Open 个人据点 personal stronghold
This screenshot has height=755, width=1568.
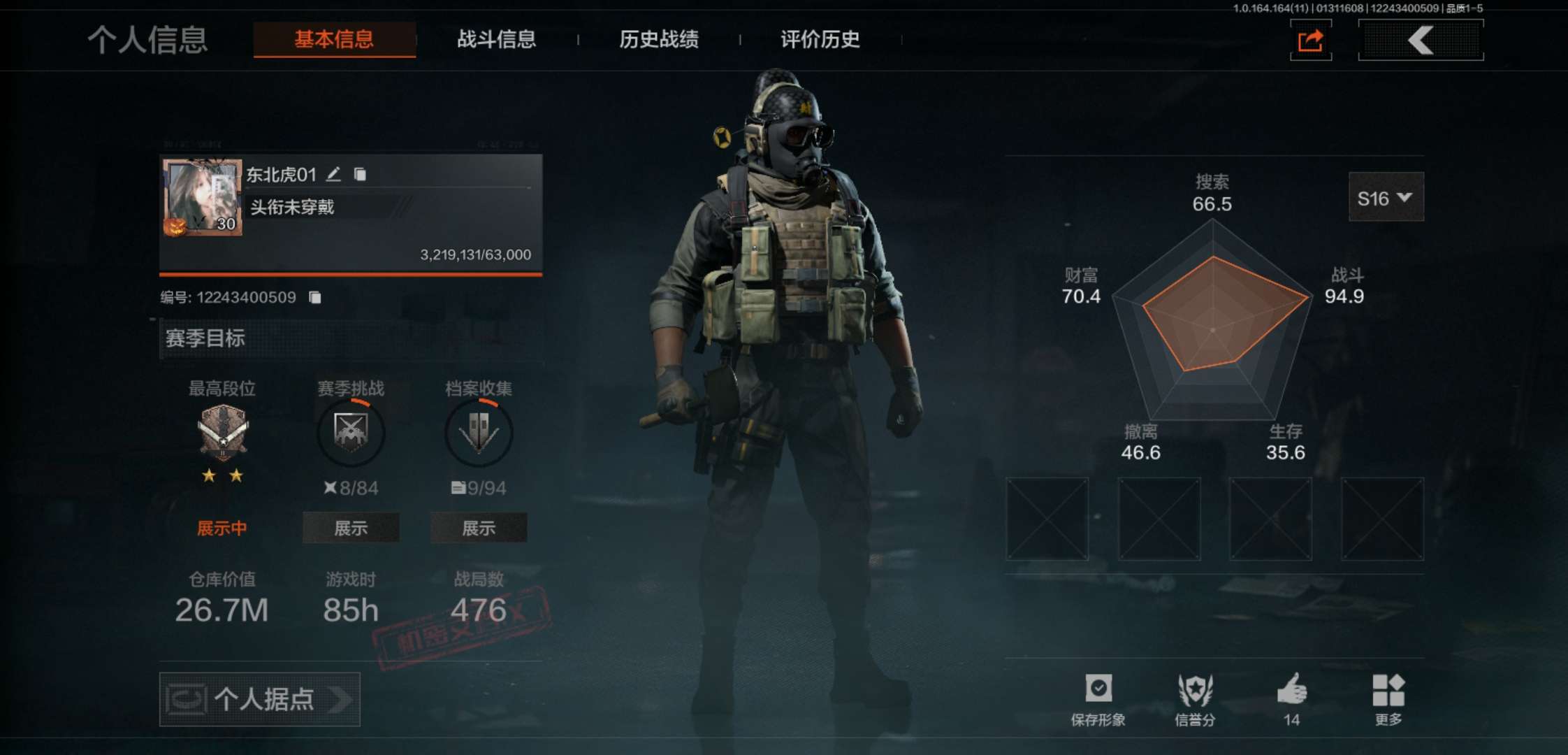coord(260,699)
